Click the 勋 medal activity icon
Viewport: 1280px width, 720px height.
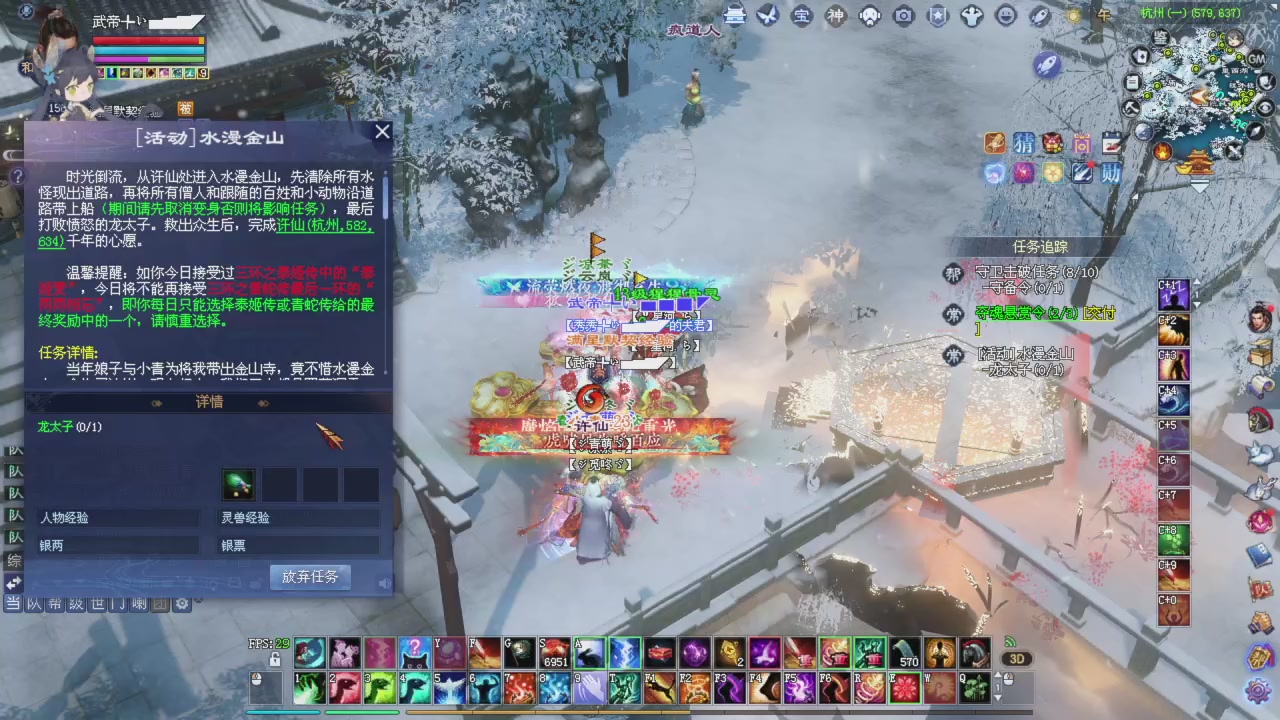(x=1110, y=173)
